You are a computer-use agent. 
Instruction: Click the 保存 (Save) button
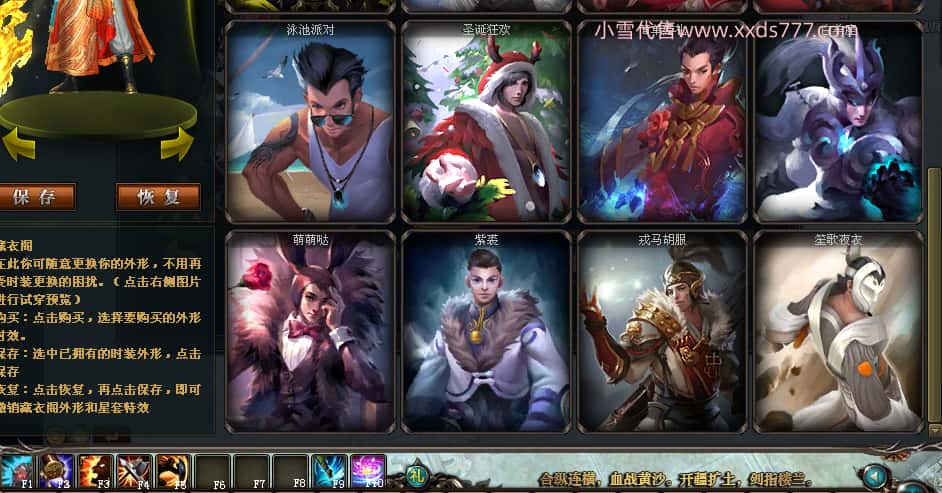(x=37, y=197)
